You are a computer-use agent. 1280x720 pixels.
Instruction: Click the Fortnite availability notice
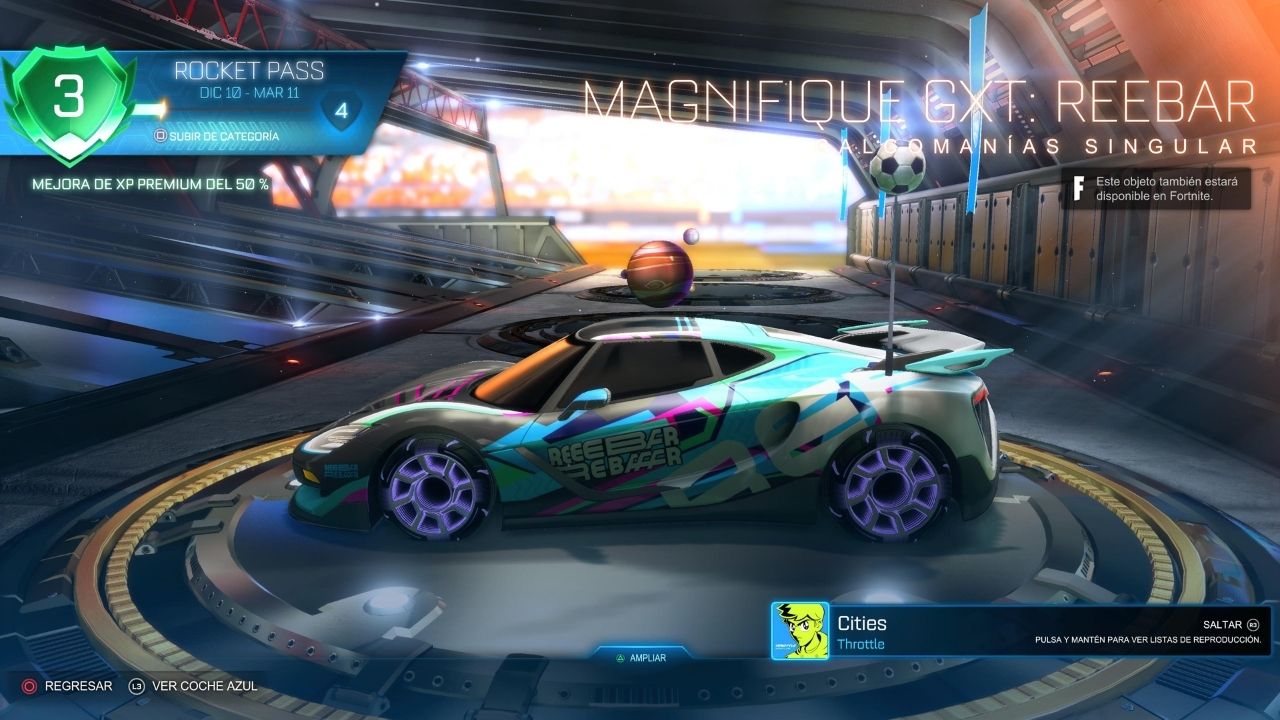pos(1156,188)
